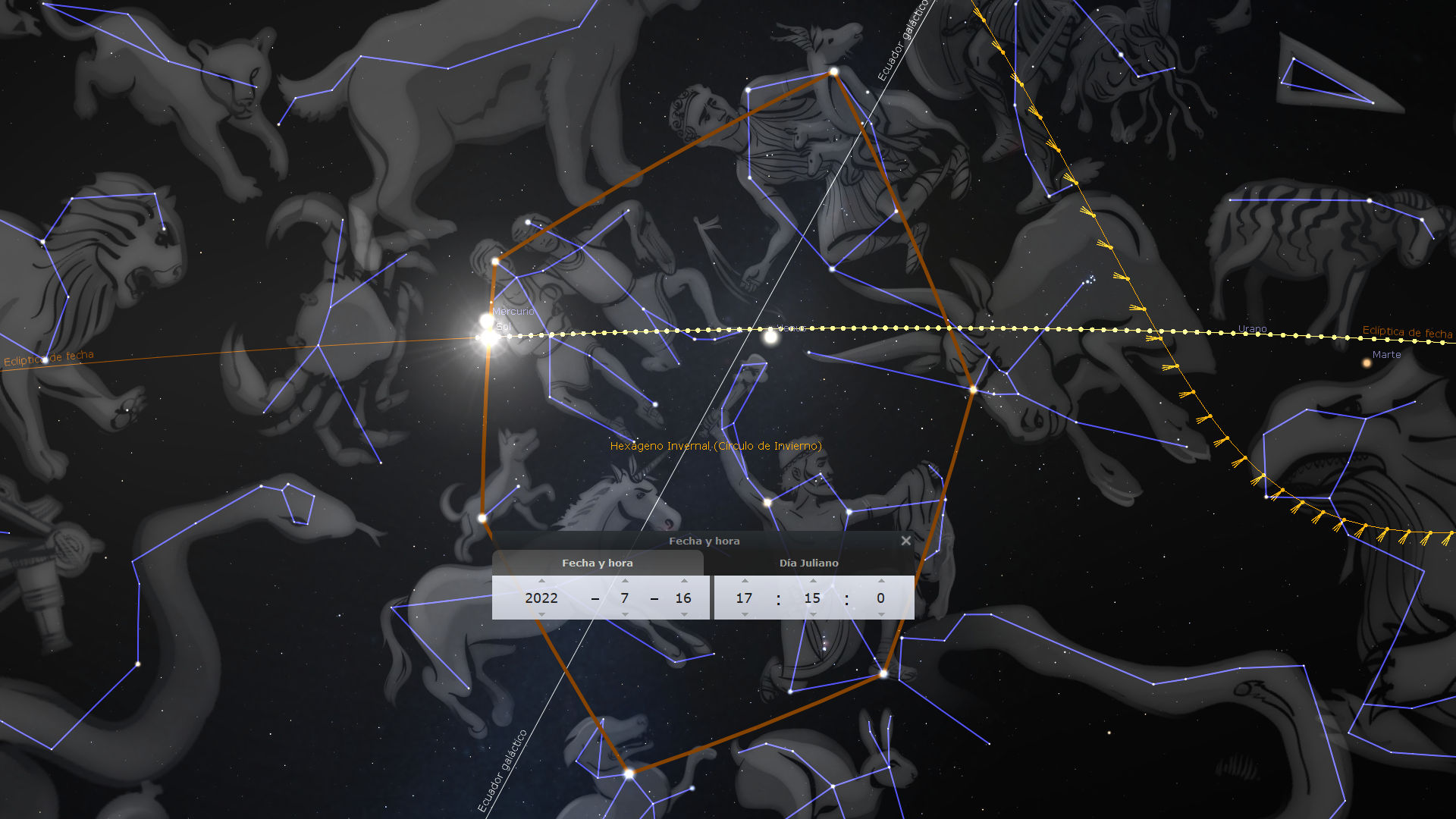The height and width of the screenshot is (819, 1456).
Task: Advance the hour with its up arrow
Action: coord(744,581)
